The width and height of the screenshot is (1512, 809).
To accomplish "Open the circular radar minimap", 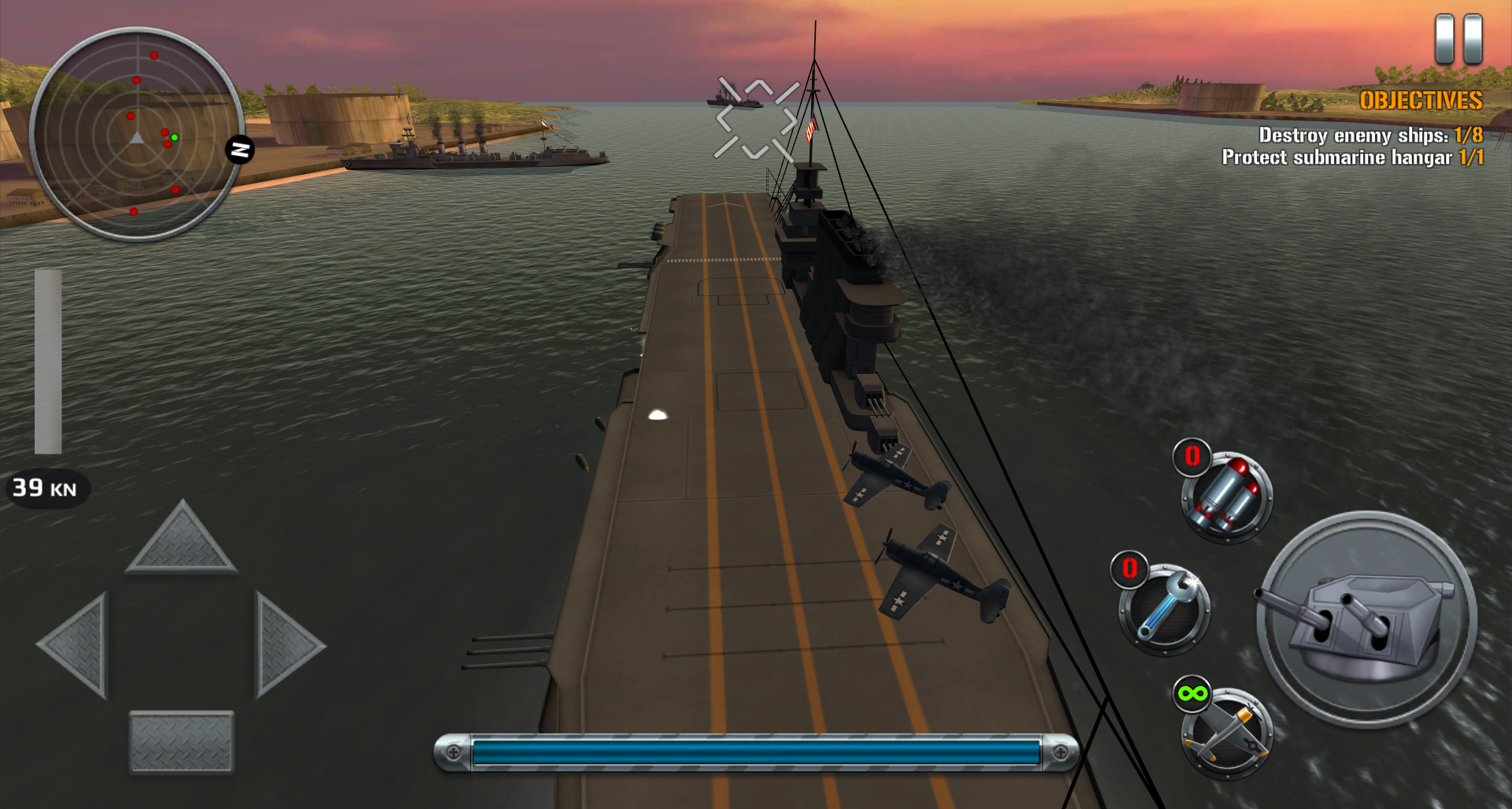I will (137, 135).
